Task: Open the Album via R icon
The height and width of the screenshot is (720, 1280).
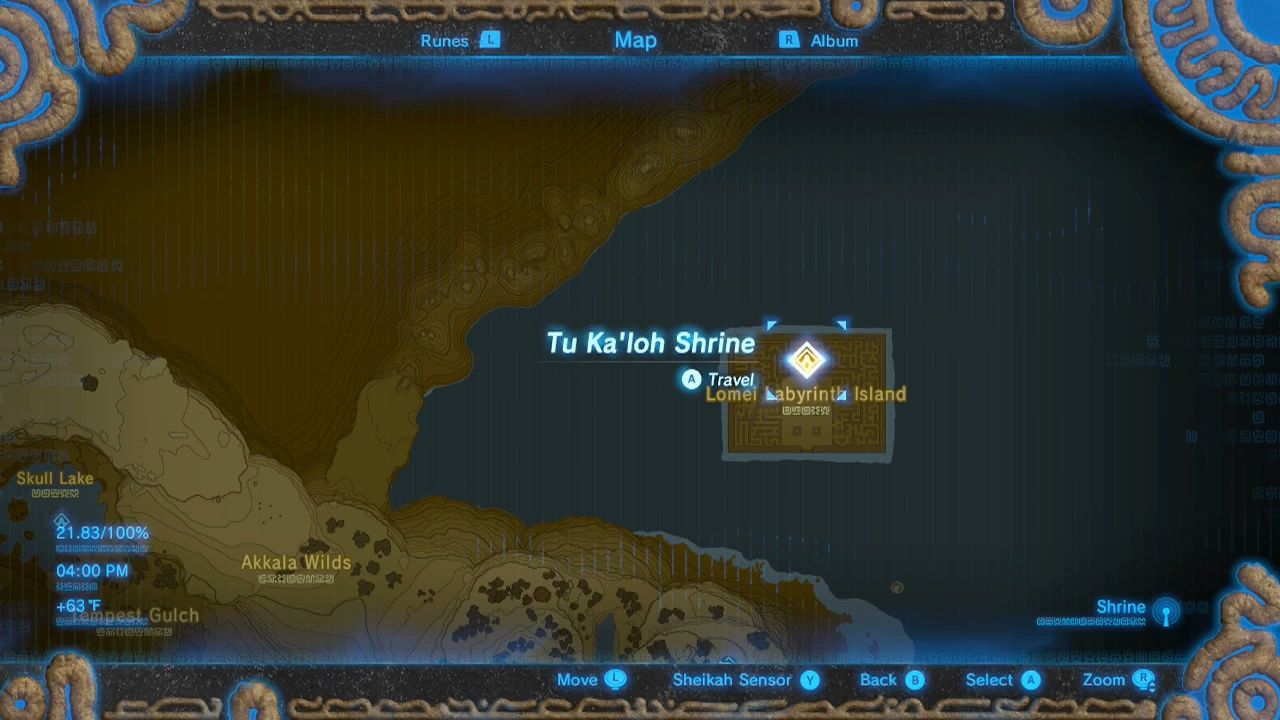Action: coord(789,41)
